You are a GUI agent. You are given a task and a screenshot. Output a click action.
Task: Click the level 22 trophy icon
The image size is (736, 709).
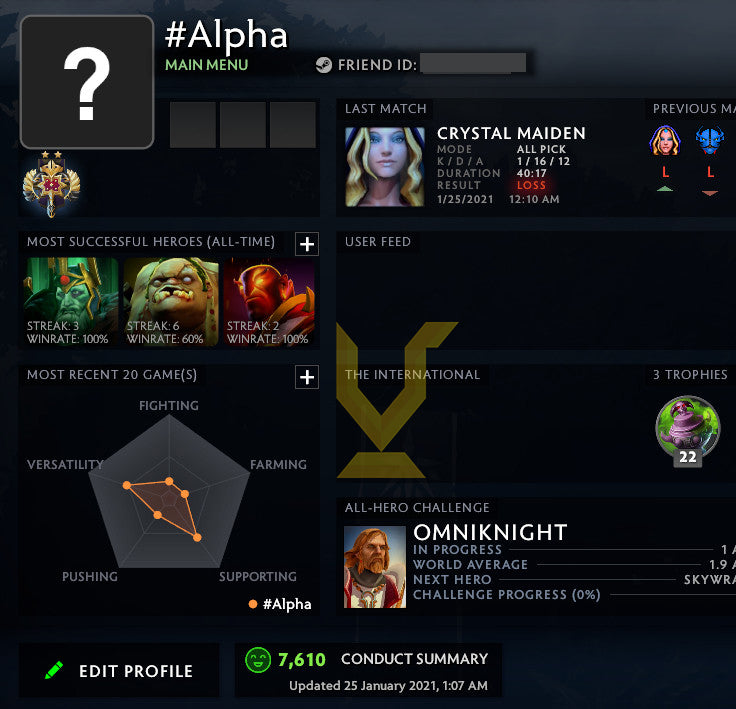687,430
